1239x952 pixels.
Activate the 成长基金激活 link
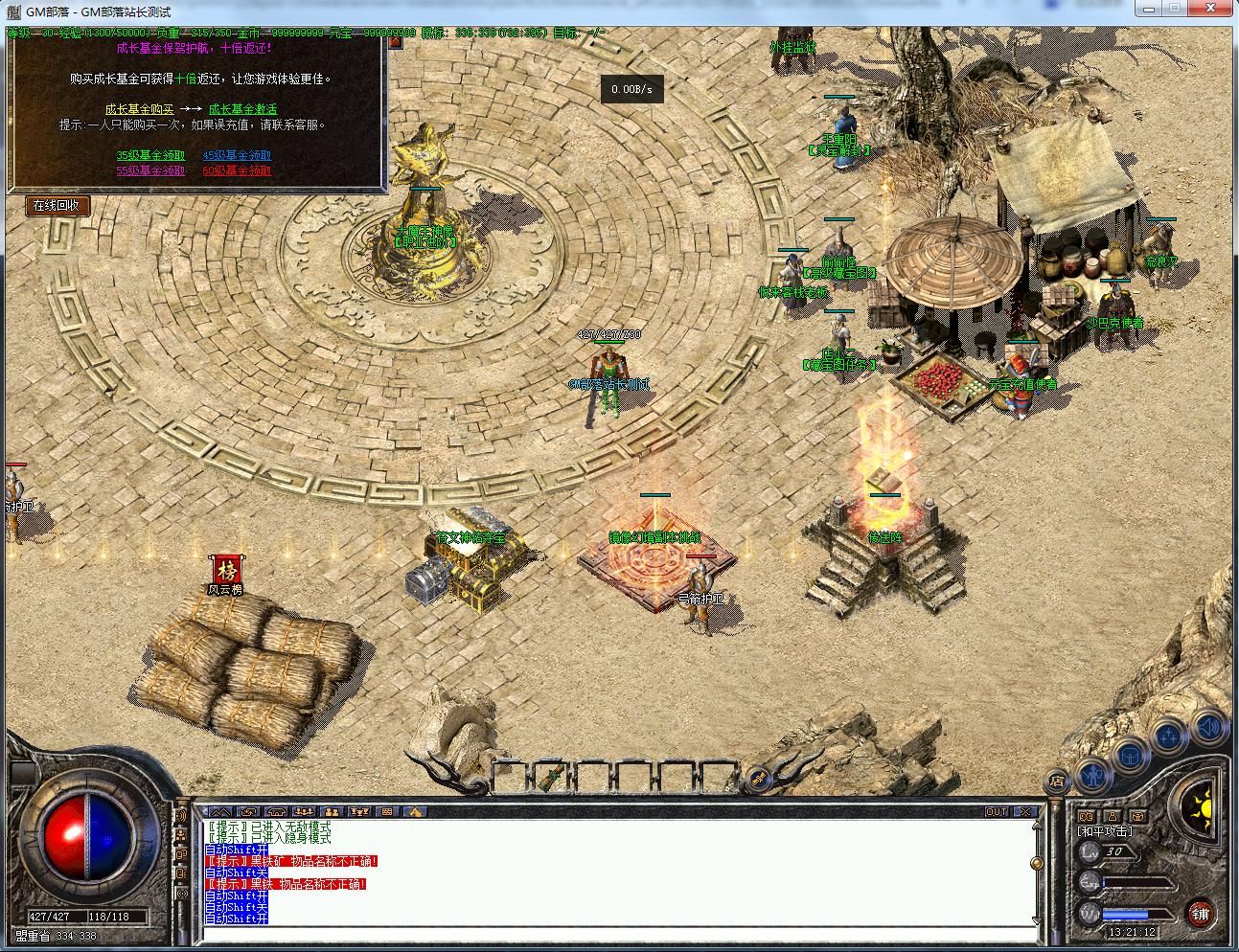tap(242, 109)
